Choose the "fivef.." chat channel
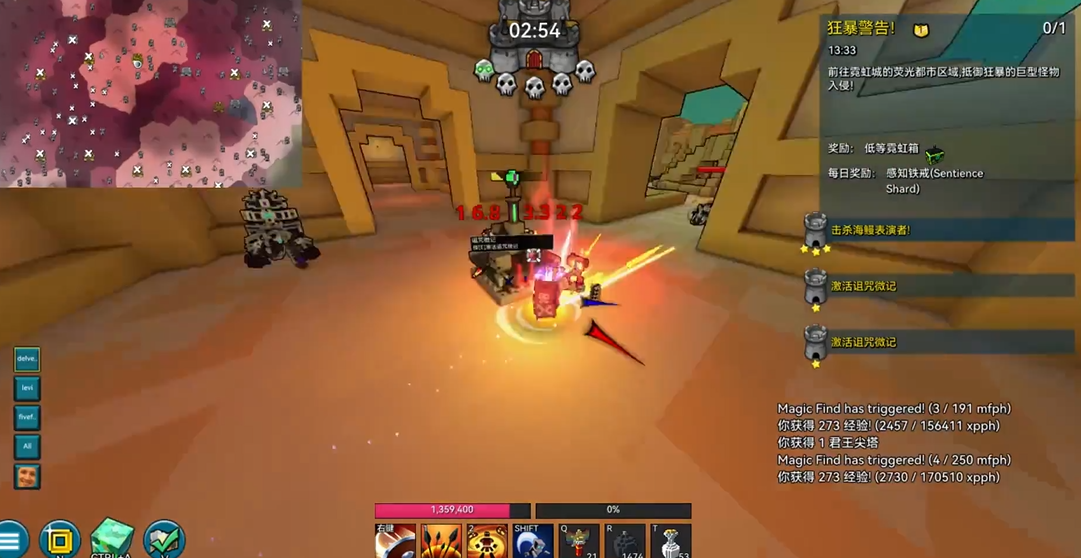This screenshot has width=1081, height=558. tap(27, 417)
